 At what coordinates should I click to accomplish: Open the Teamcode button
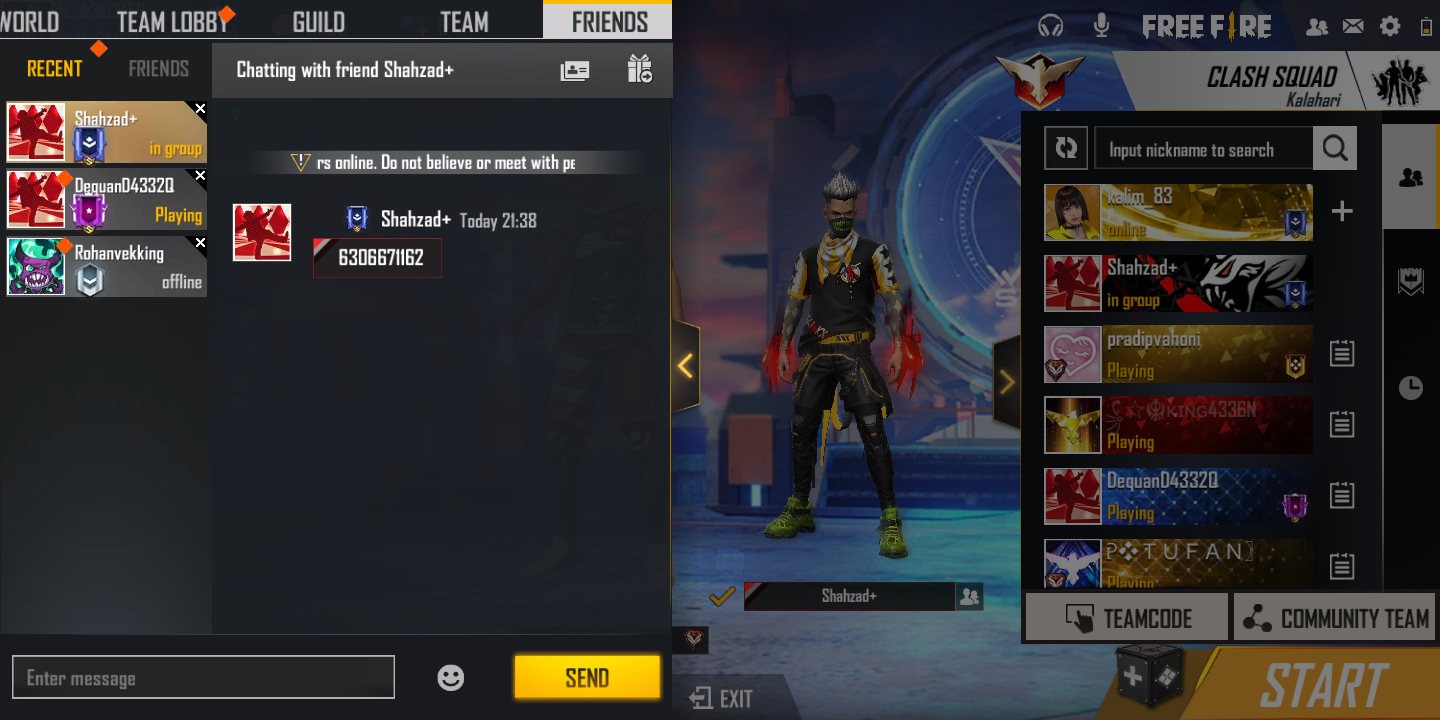pos(1127,619)
